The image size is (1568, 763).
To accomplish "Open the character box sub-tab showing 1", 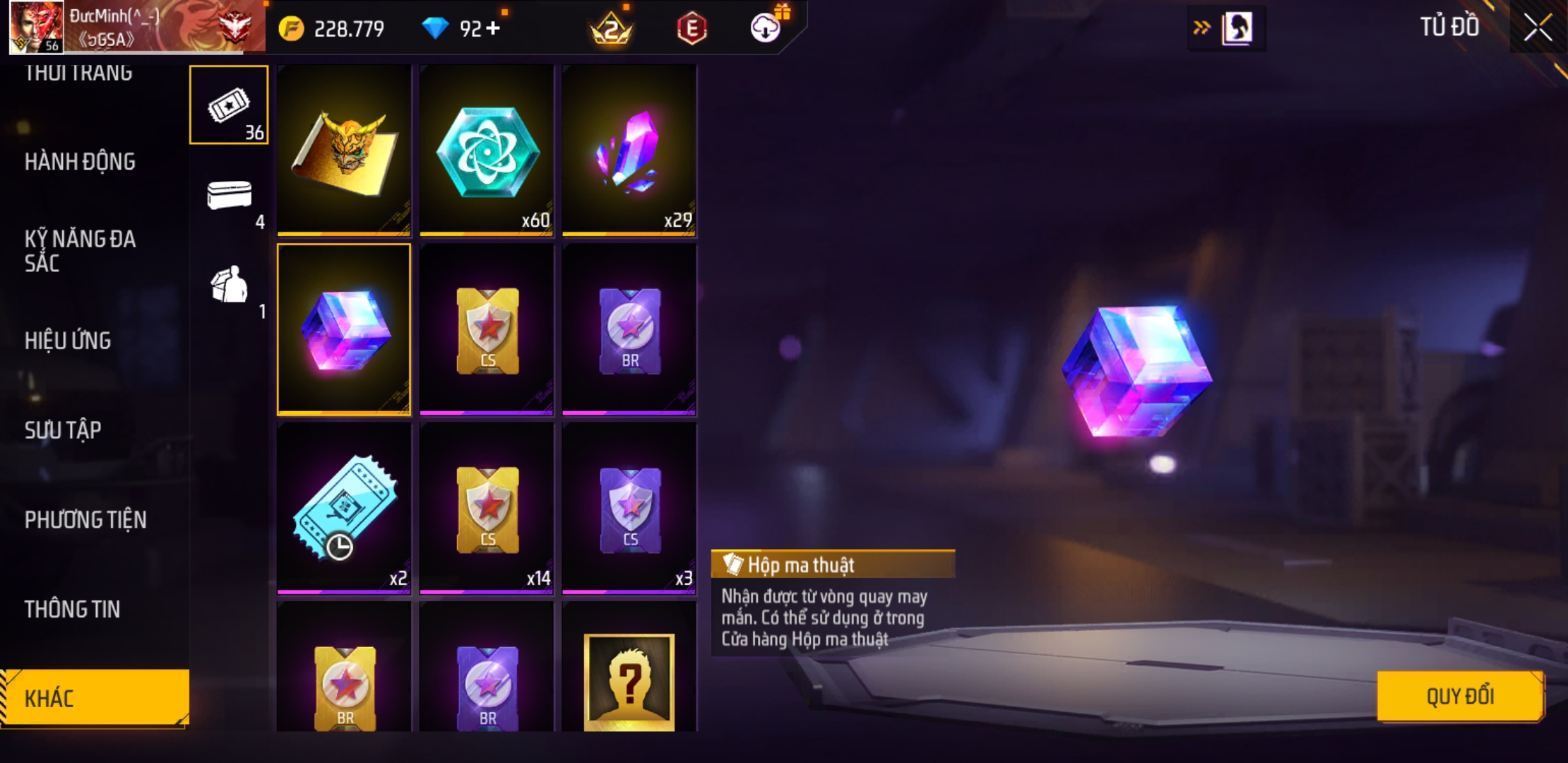I will pyautogui.click(x=229, y=285).
